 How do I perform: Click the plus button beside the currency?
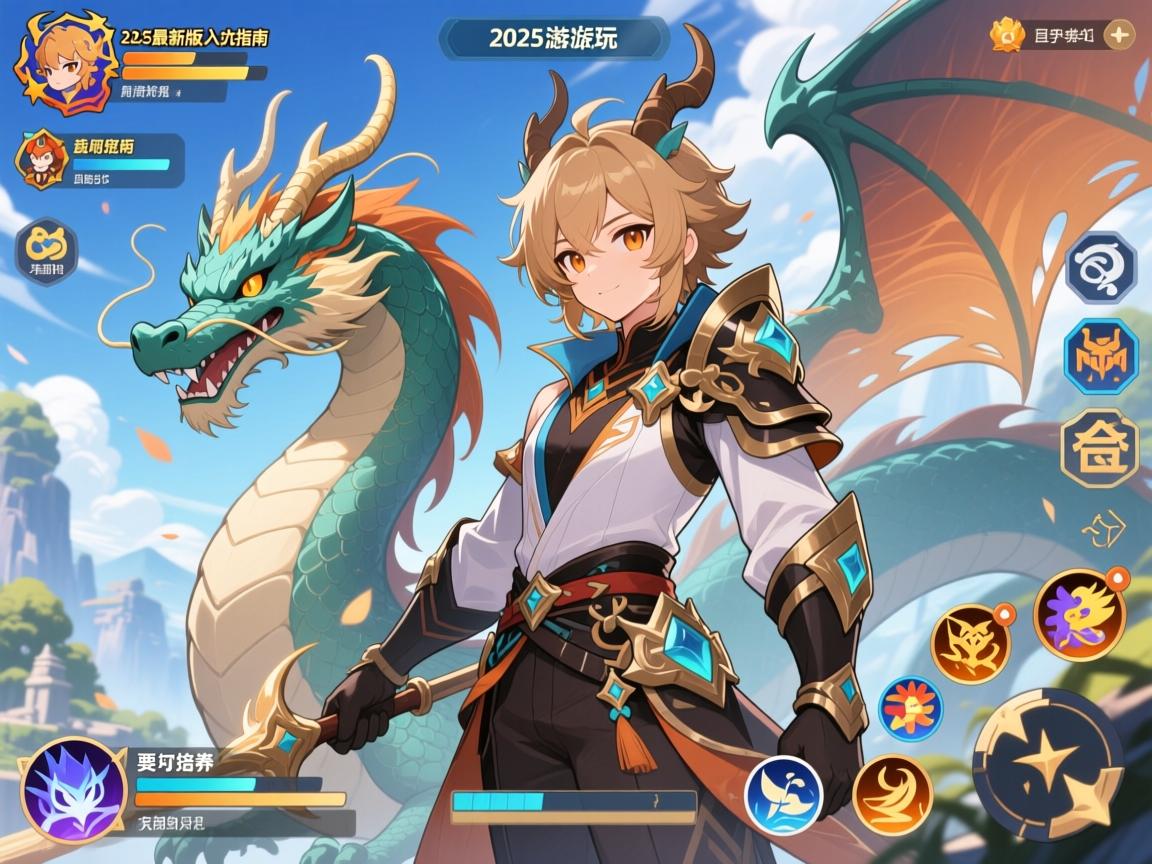click(1120, 36)
